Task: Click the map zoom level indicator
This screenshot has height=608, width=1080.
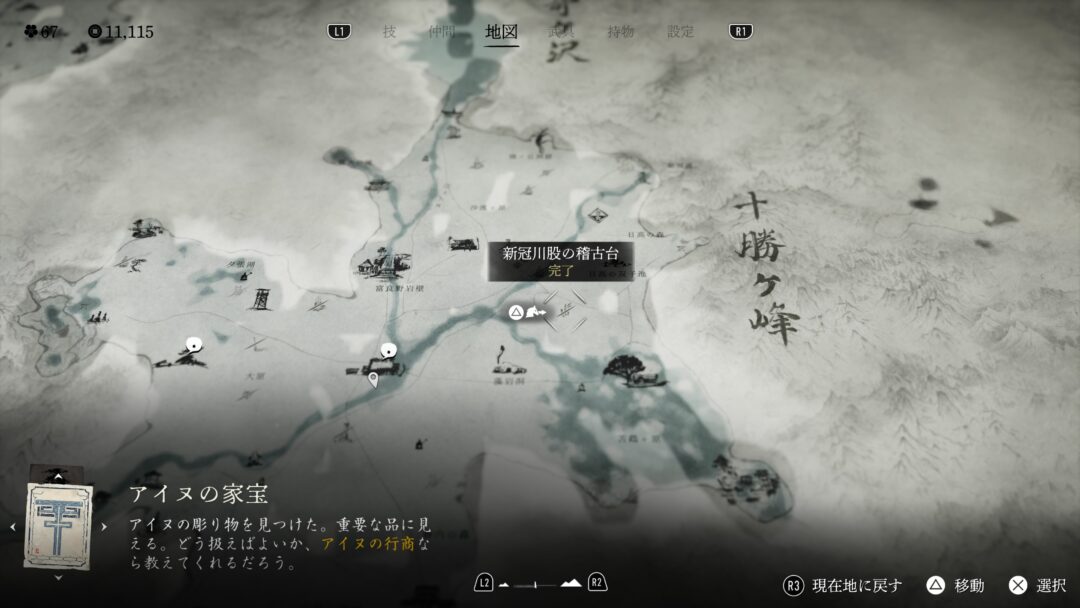Action: click(x=540, y=583)
